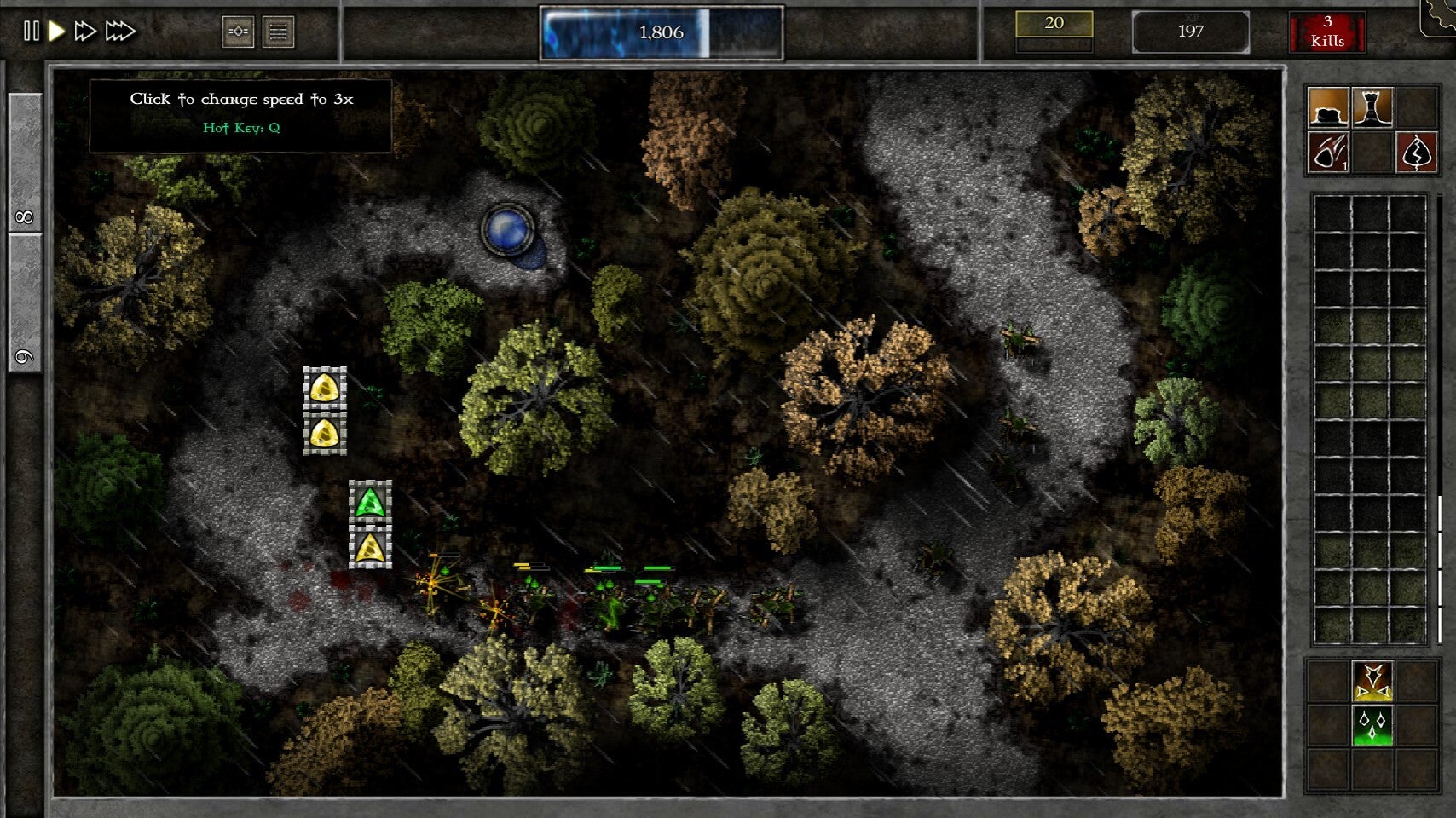Viewport: 1456px width, 818px height.
Task: Click the gem-emblem options button
Action: pyautogui.click(x=238, y=32)
